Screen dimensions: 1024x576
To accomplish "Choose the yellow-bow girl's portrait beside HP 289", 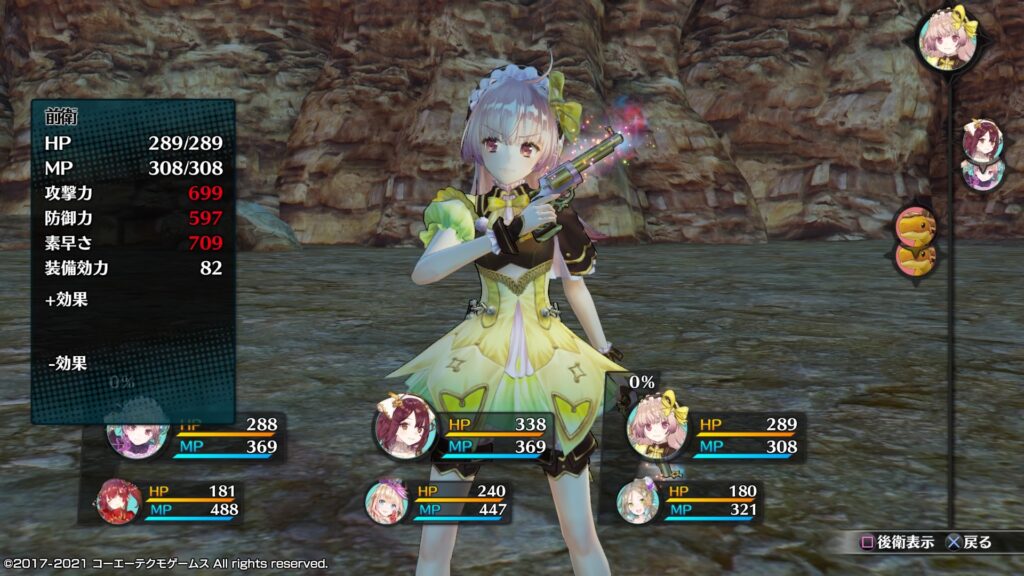I will [x=656, y=430].
